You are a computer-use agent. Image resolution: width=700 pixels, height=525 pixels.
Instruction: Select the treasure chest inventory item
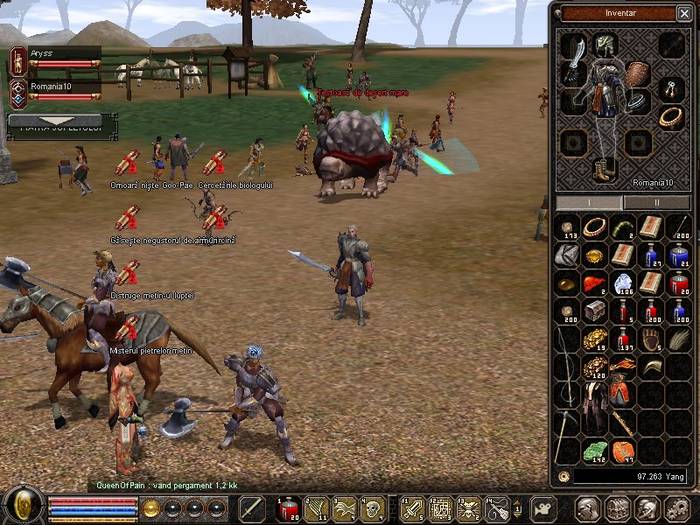pos(595,312)
